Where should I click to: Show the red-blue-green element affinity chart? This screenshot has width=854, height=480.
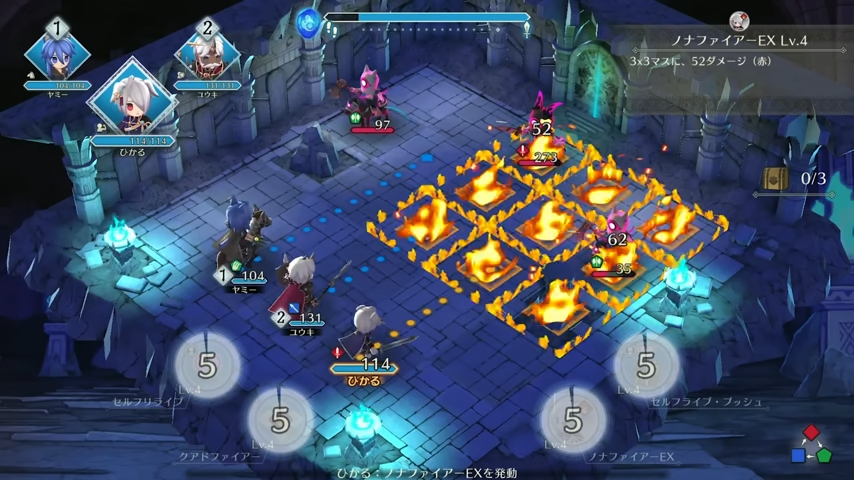coord(811,444)
